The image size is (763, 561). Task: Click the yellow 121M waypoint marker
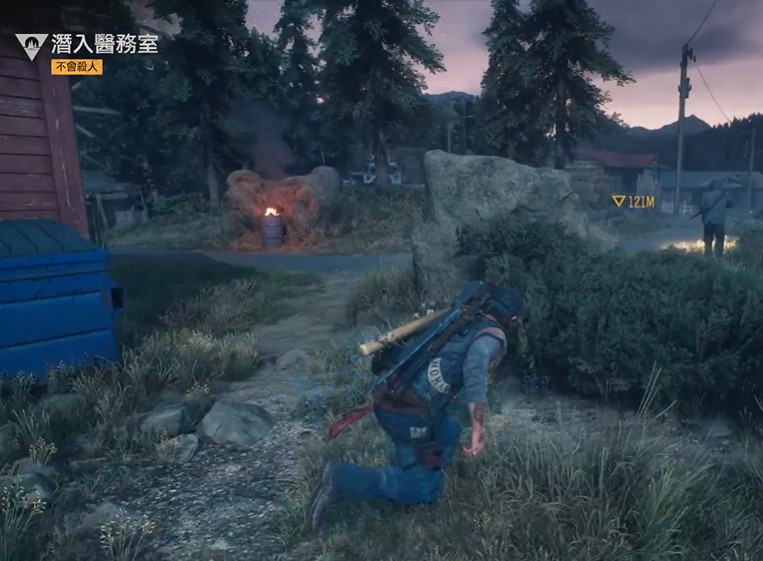pyautogui.click(x=632, y=202)
